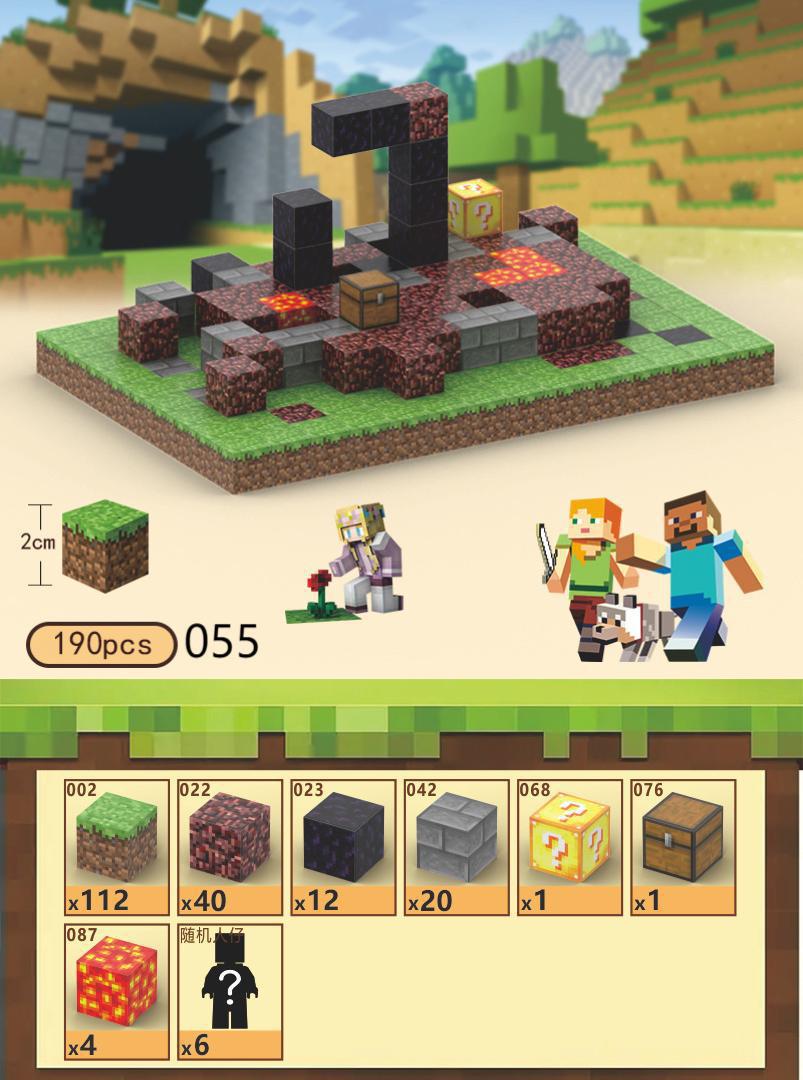803x1080 pixels.
Task: Choose the netherrack block slot 022
Action: click(x=230, y=846)
